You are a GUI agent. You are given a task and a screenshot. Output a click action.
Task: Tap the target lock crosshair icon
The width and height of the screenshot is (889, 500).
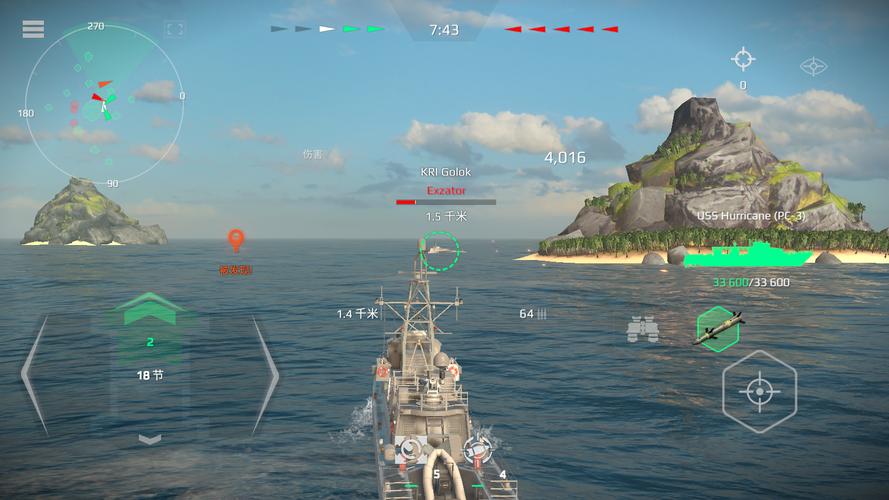click(x=742, y=58)
